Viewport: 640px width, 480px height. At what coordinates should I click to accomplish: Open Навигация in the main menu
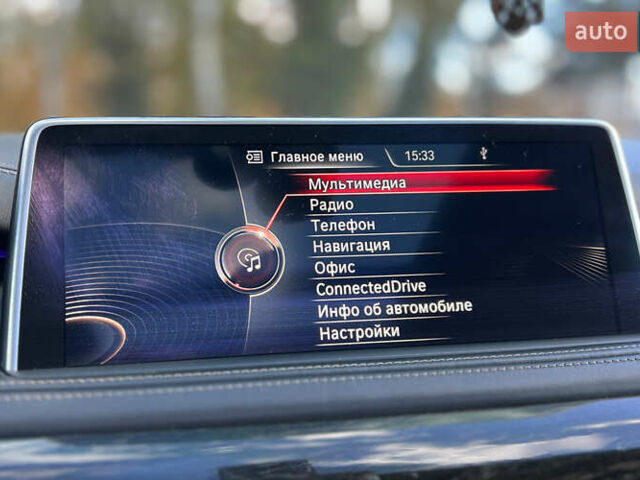pos(351,245)
